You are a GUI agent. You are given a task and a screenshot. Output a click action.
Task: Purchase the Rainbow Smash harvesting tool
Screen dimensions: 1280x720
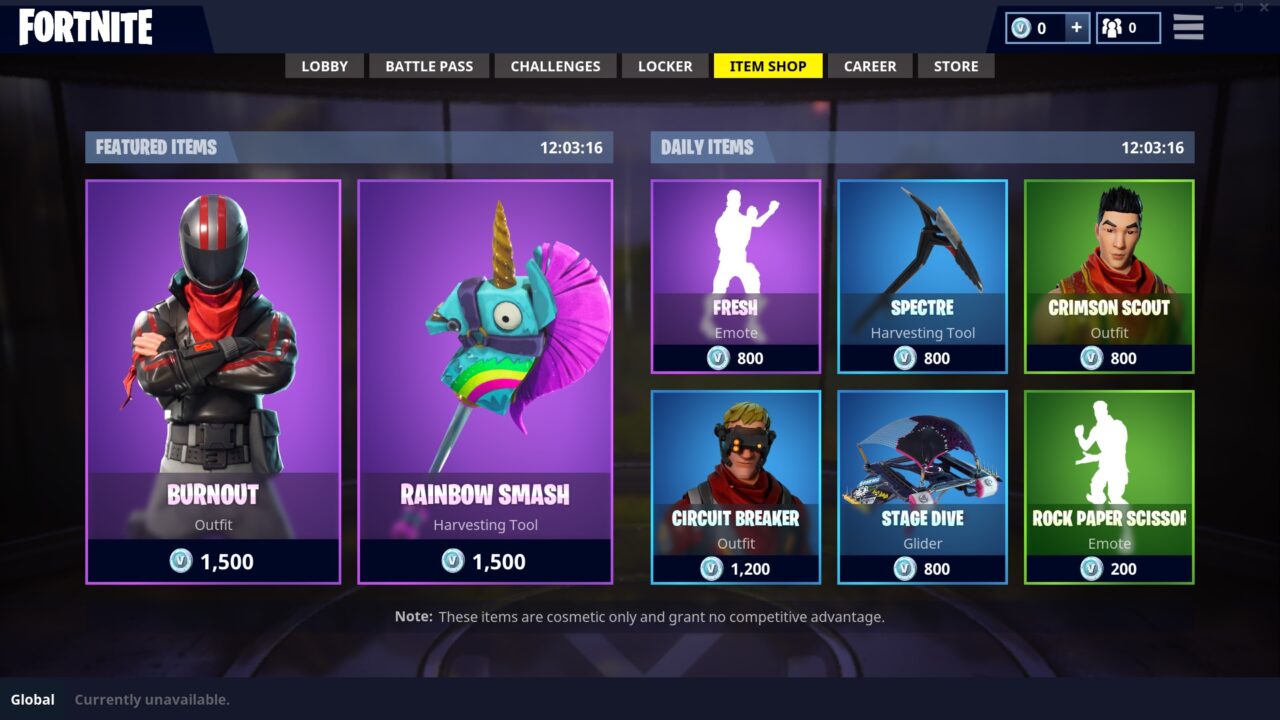[486, 380]
